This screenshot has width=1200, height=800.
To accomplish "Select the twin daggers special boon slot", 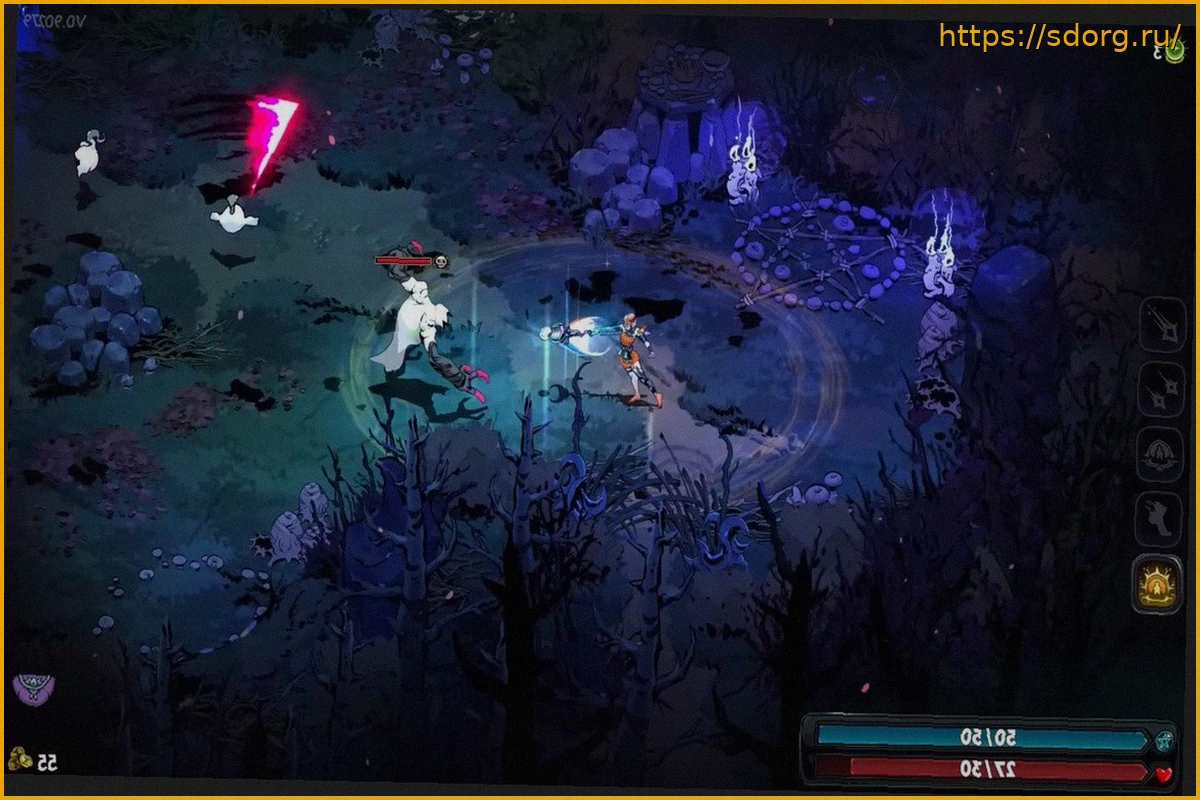I will [1160, 391].
